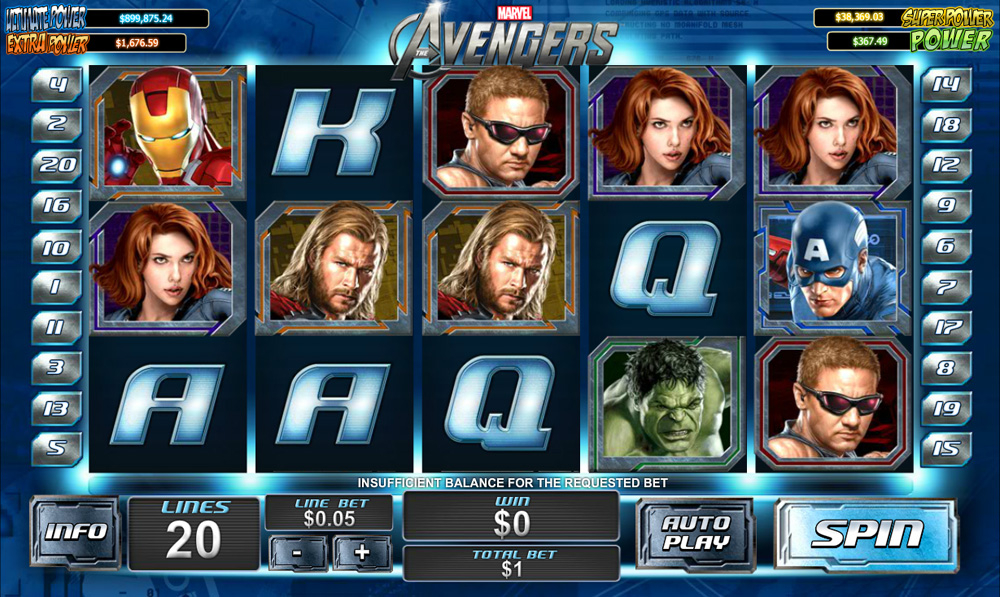The height and width of the screenshot is (597, 1000).
Task: Select payline number 17 marker
Action: click(x=944, y=327)
